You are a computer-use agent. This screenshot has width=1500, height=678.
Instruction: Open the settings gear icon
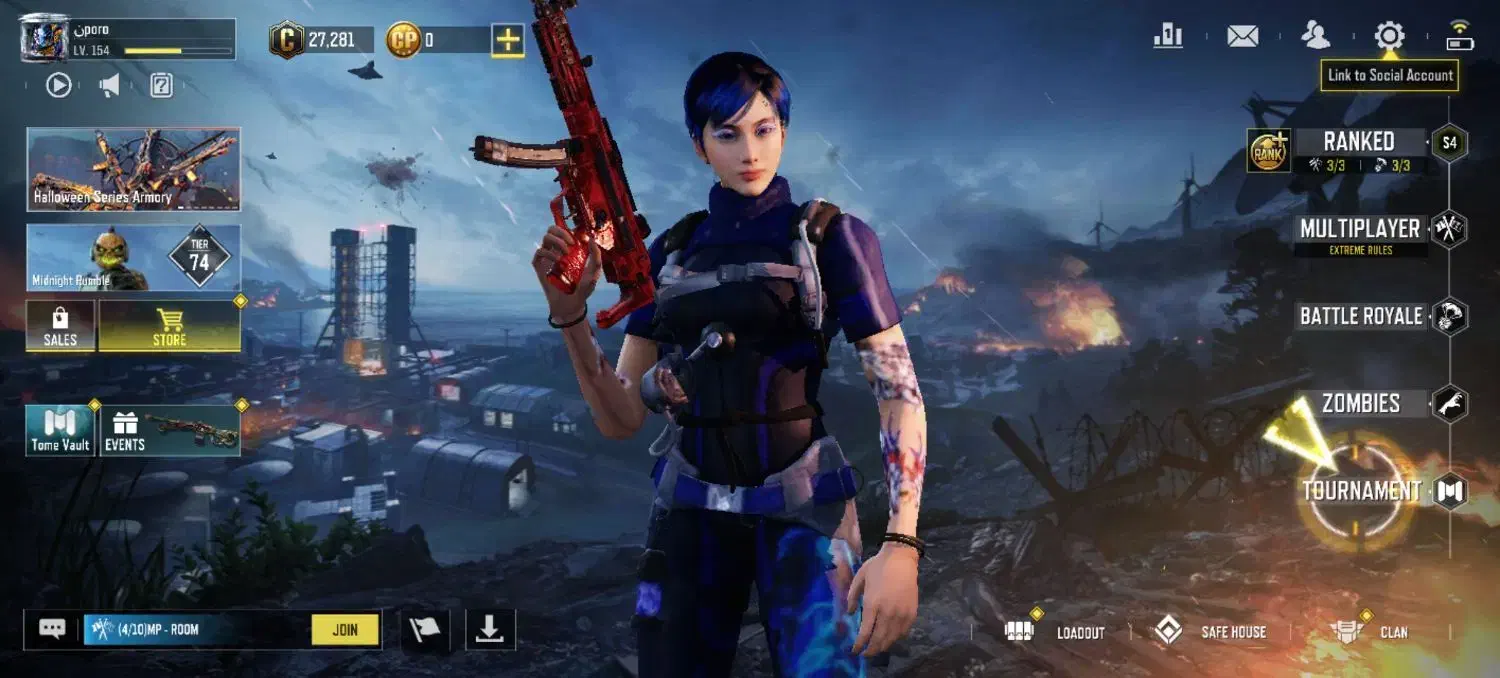[1389, 37]
